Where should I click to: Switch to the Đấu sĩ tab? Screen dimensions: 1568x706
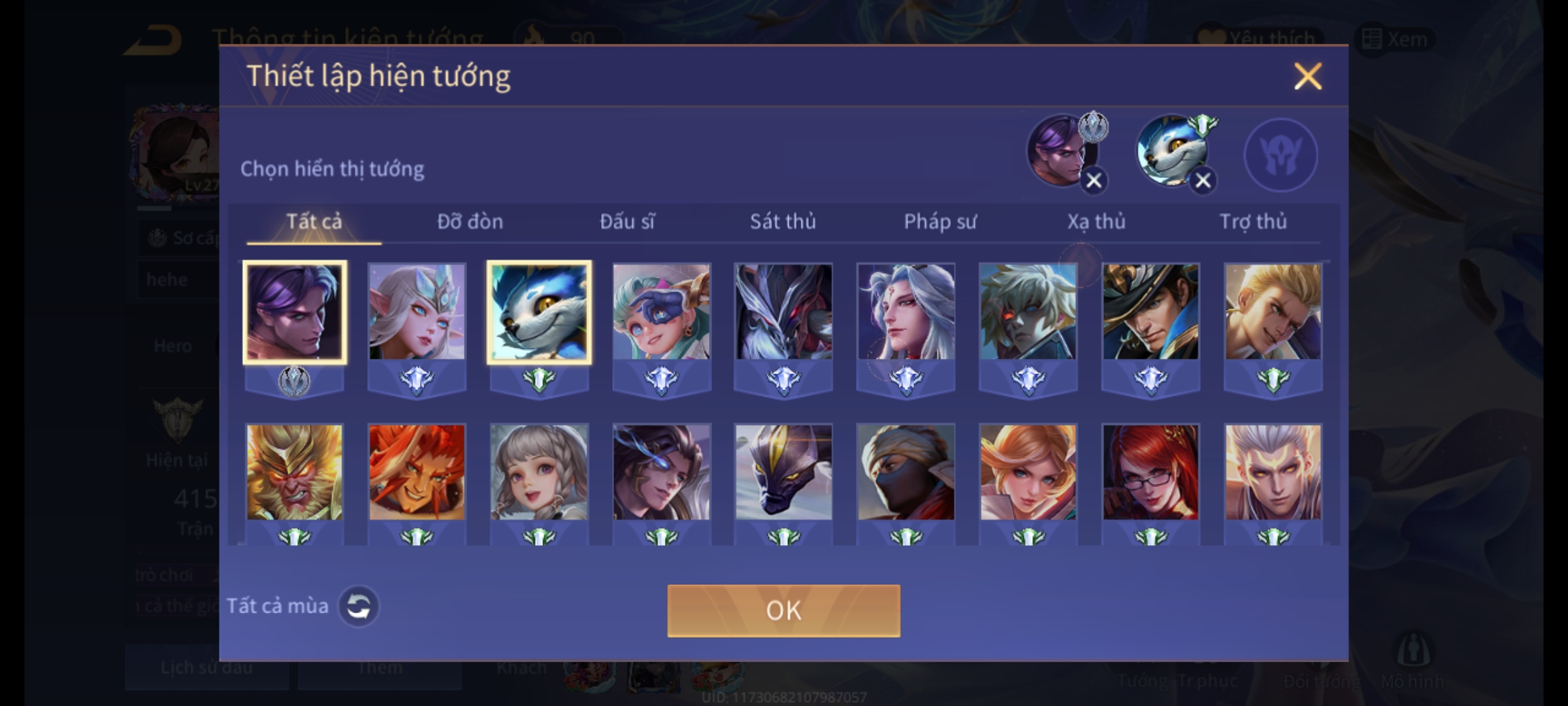627,222
